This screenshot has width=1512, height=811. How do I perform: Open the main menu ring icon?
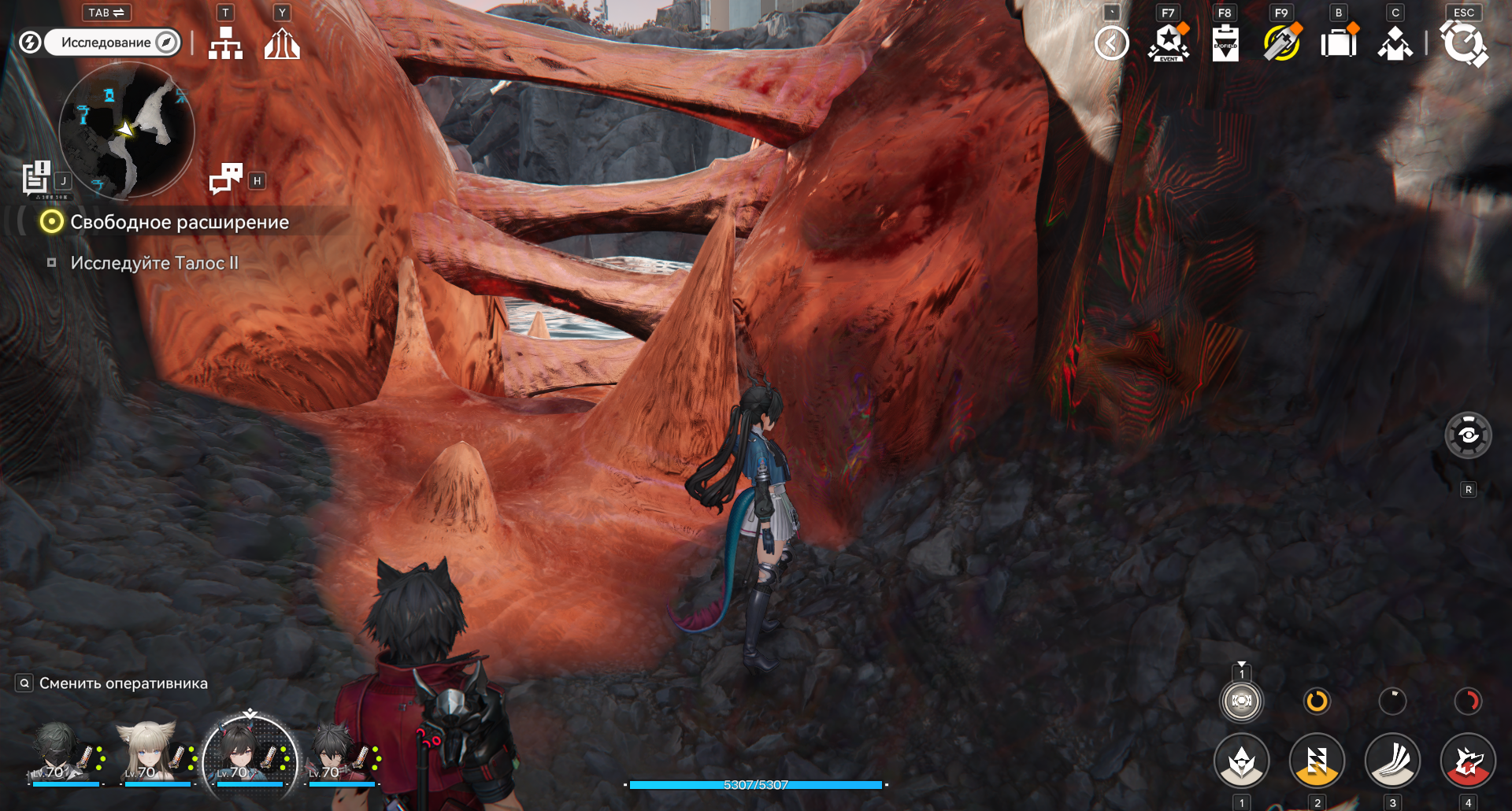coord(1463,43)
